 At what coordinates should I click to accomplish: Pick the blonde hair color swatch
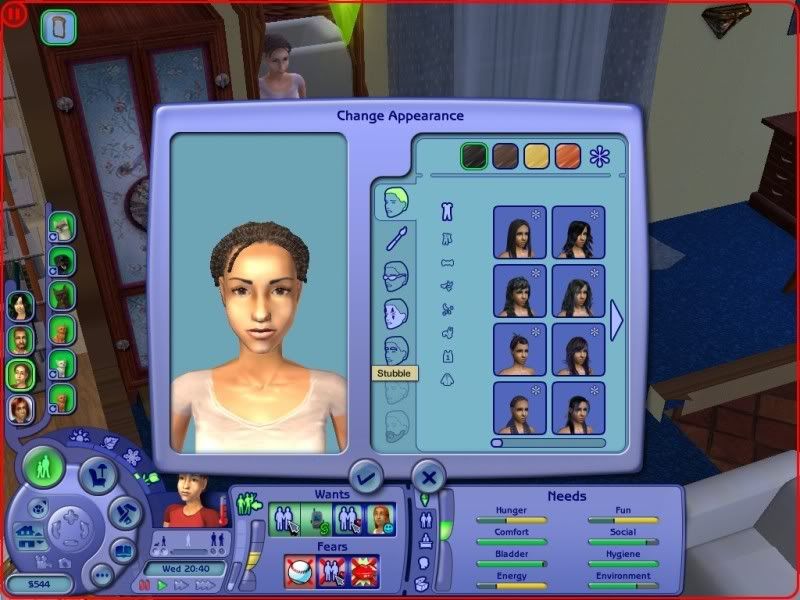pyautogui.click(x=537, y=156)
